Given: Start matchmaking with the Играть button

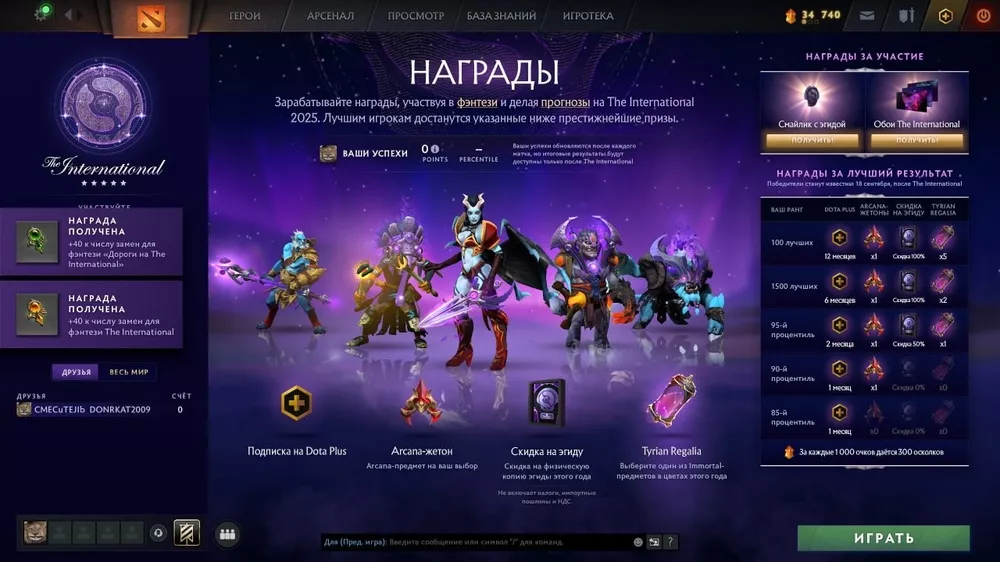Looking at the screenshot, I should (x=883, y=538).
